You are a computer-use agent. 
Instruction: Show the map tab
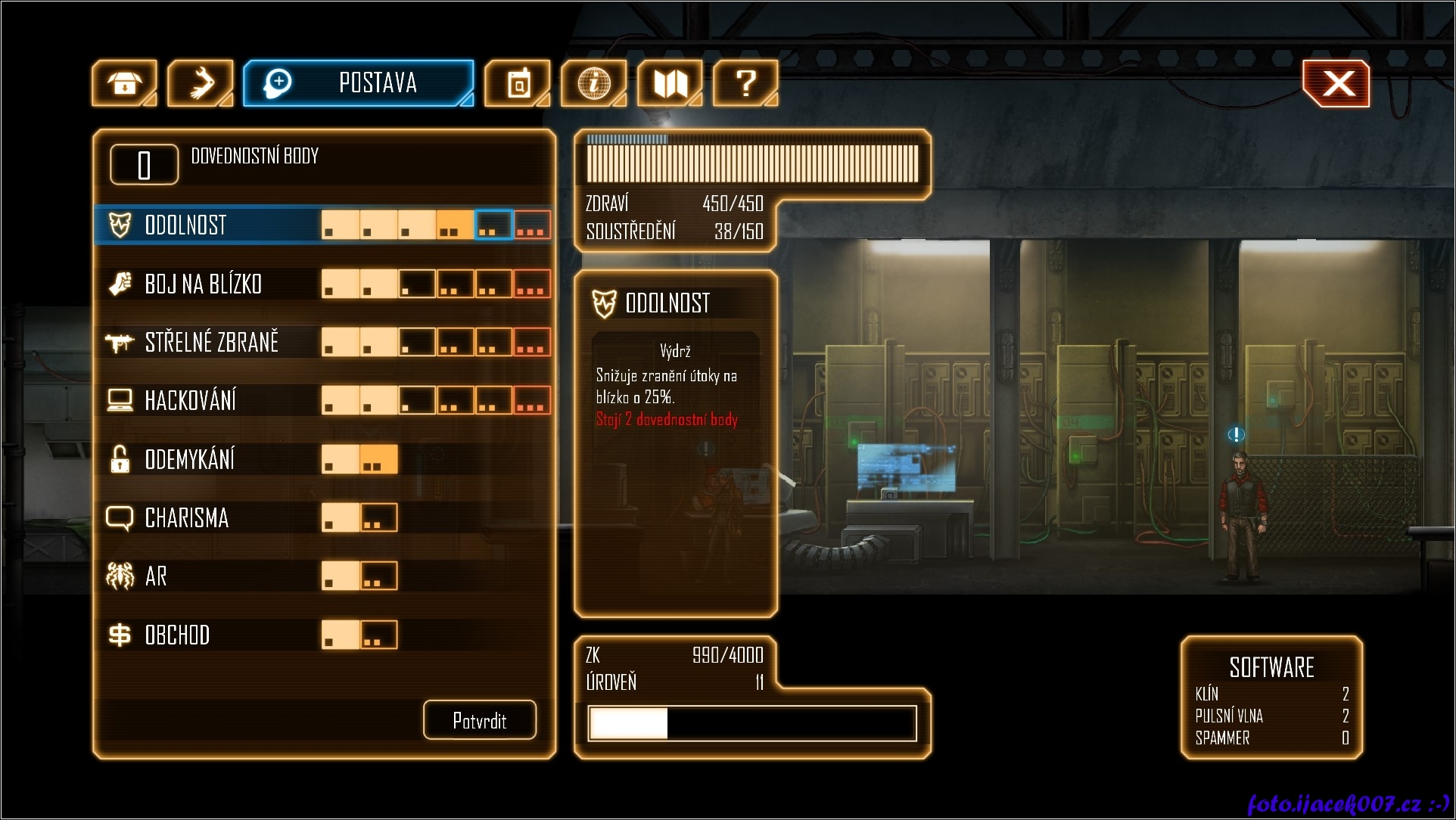click(670, 83)
